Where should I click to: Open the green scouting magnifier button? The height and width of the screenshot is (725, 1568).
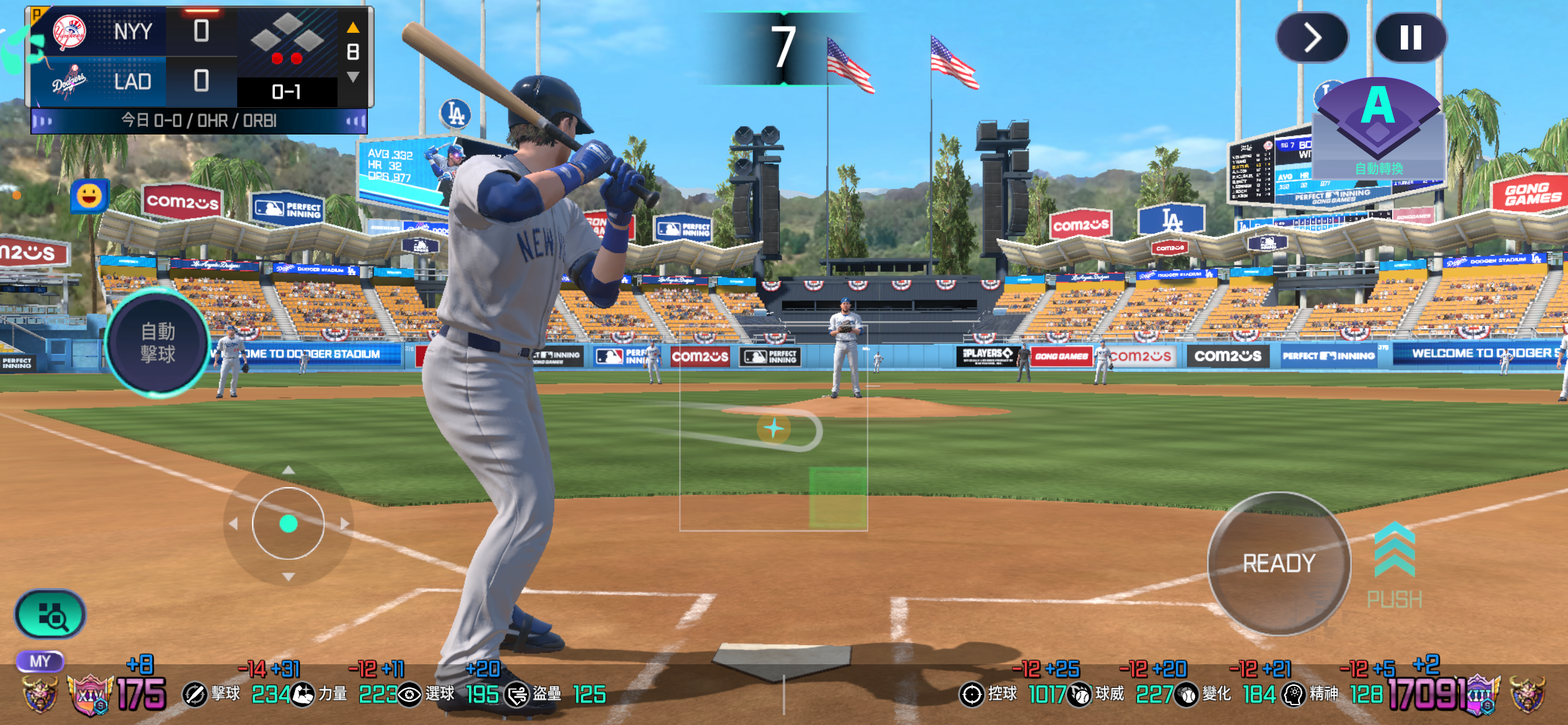point(51,615)
